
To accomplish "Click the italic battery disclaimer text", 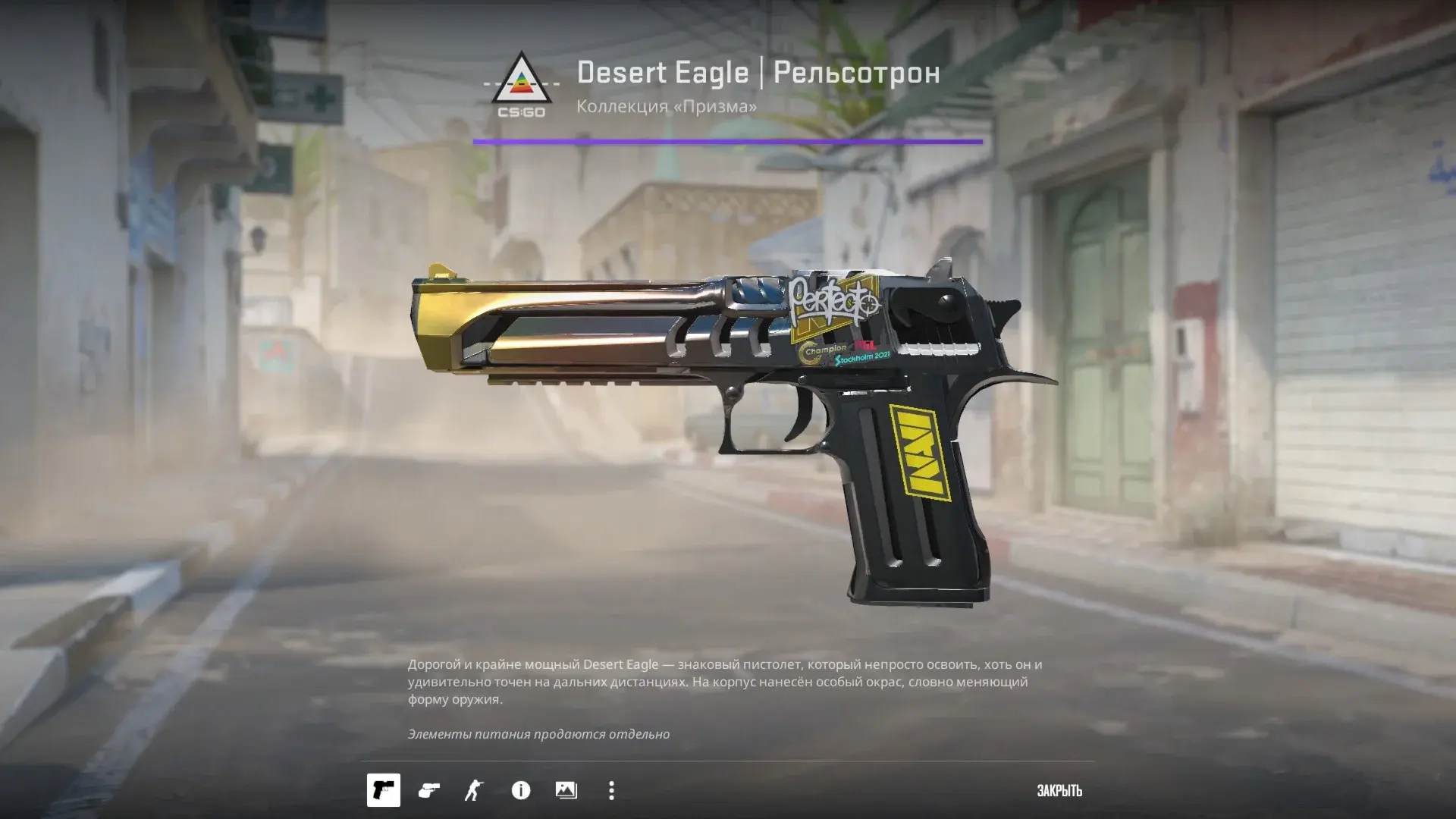I will point(539,734).
